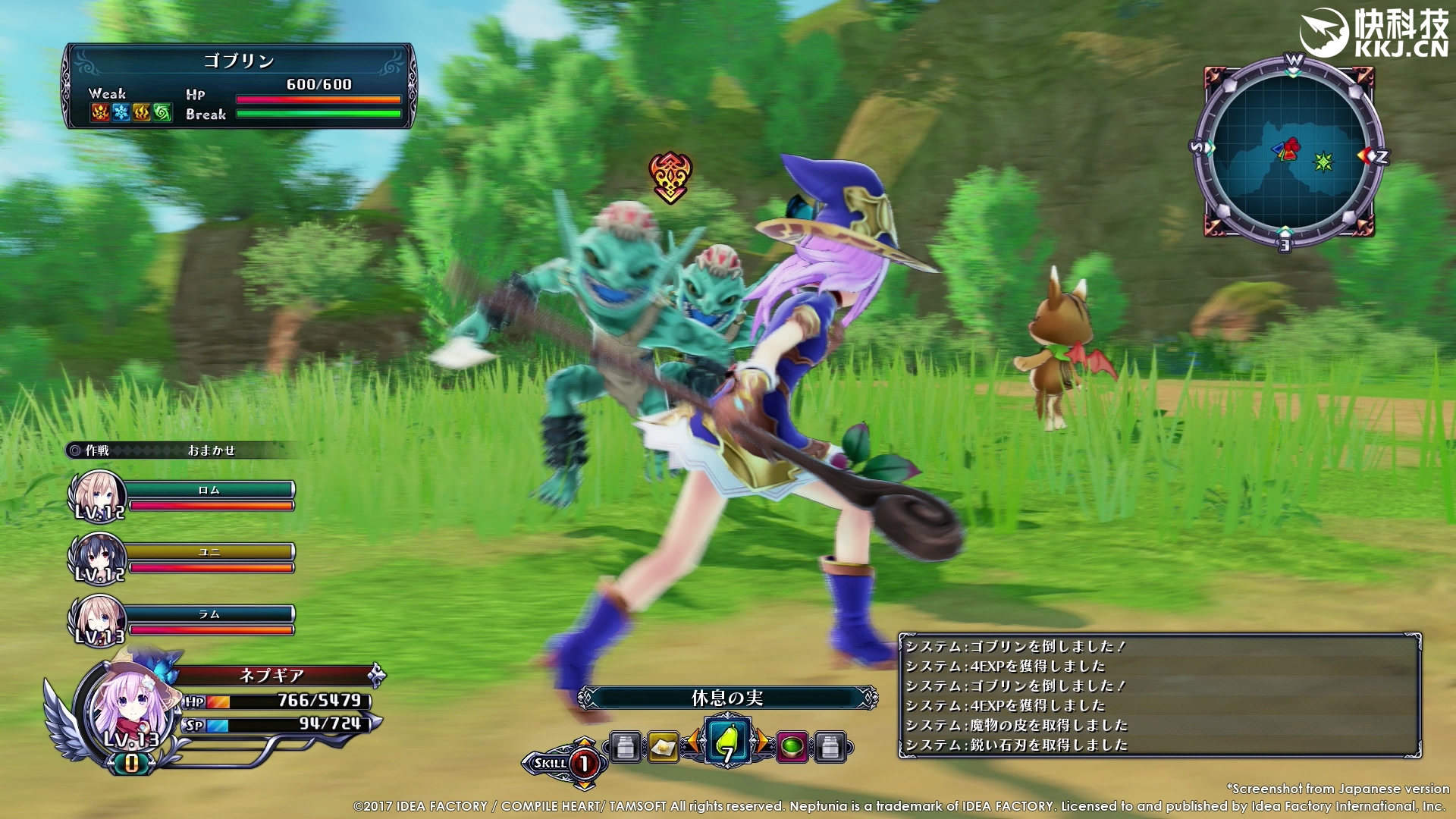This screenshot has height=819, width=1456.
Task: Open the 作戦 tactics setting bar
Action: [182, 450]
